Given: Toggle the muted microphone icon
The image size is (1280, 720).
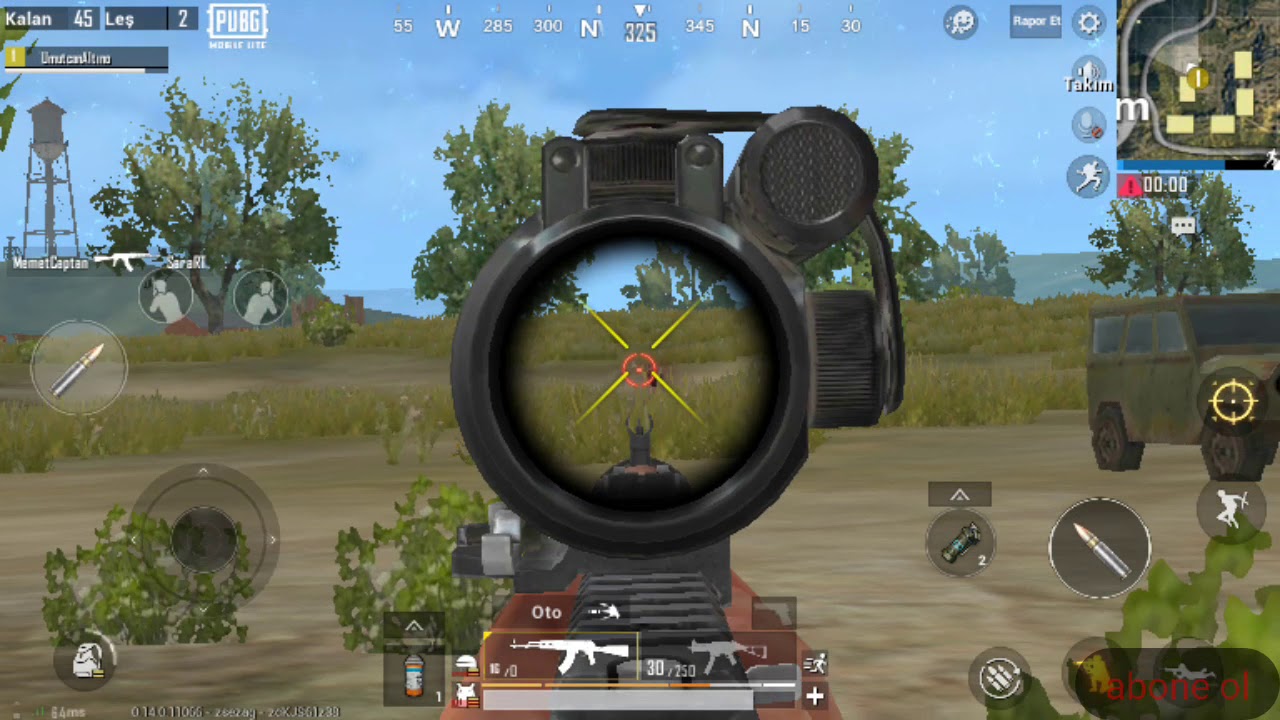Looking at the screenshot, I should [x=1088, y=125].
